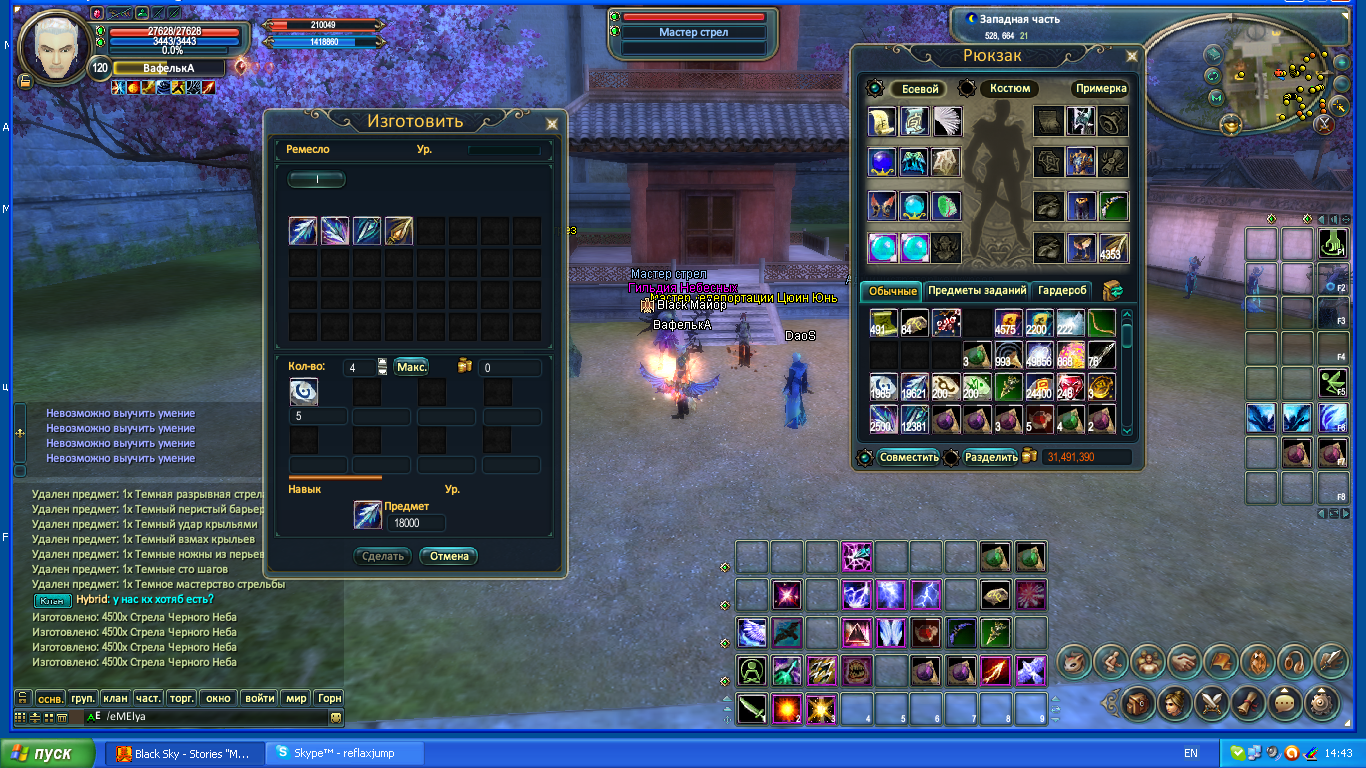
Task: Switch chat to the клан channel
Action: click(115, 698)
